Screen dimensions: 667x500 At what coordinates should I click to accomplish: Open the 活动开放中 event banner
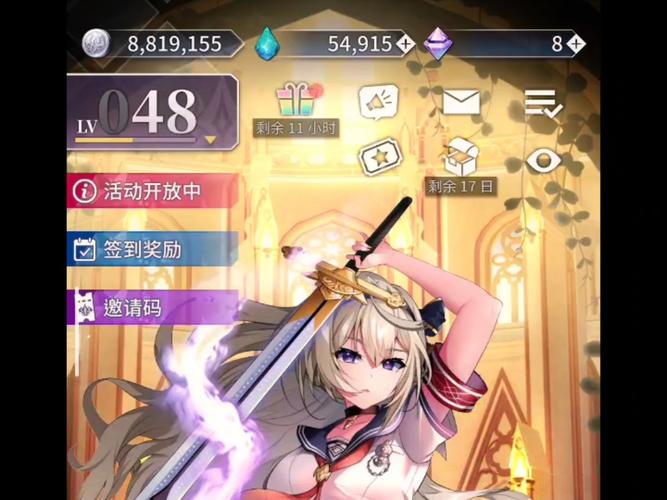tap(150, 190)
